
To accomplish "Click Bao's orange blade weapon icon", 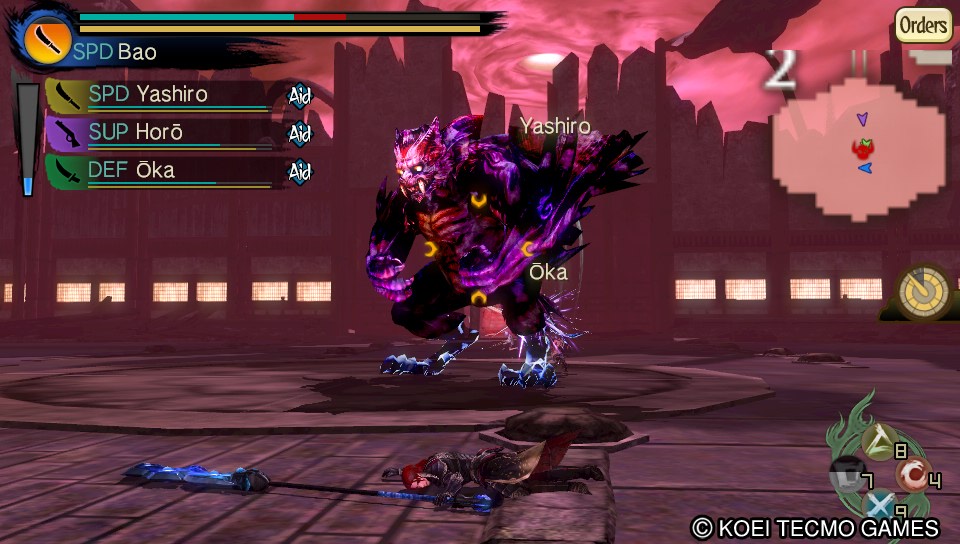I will coord(43,40).
